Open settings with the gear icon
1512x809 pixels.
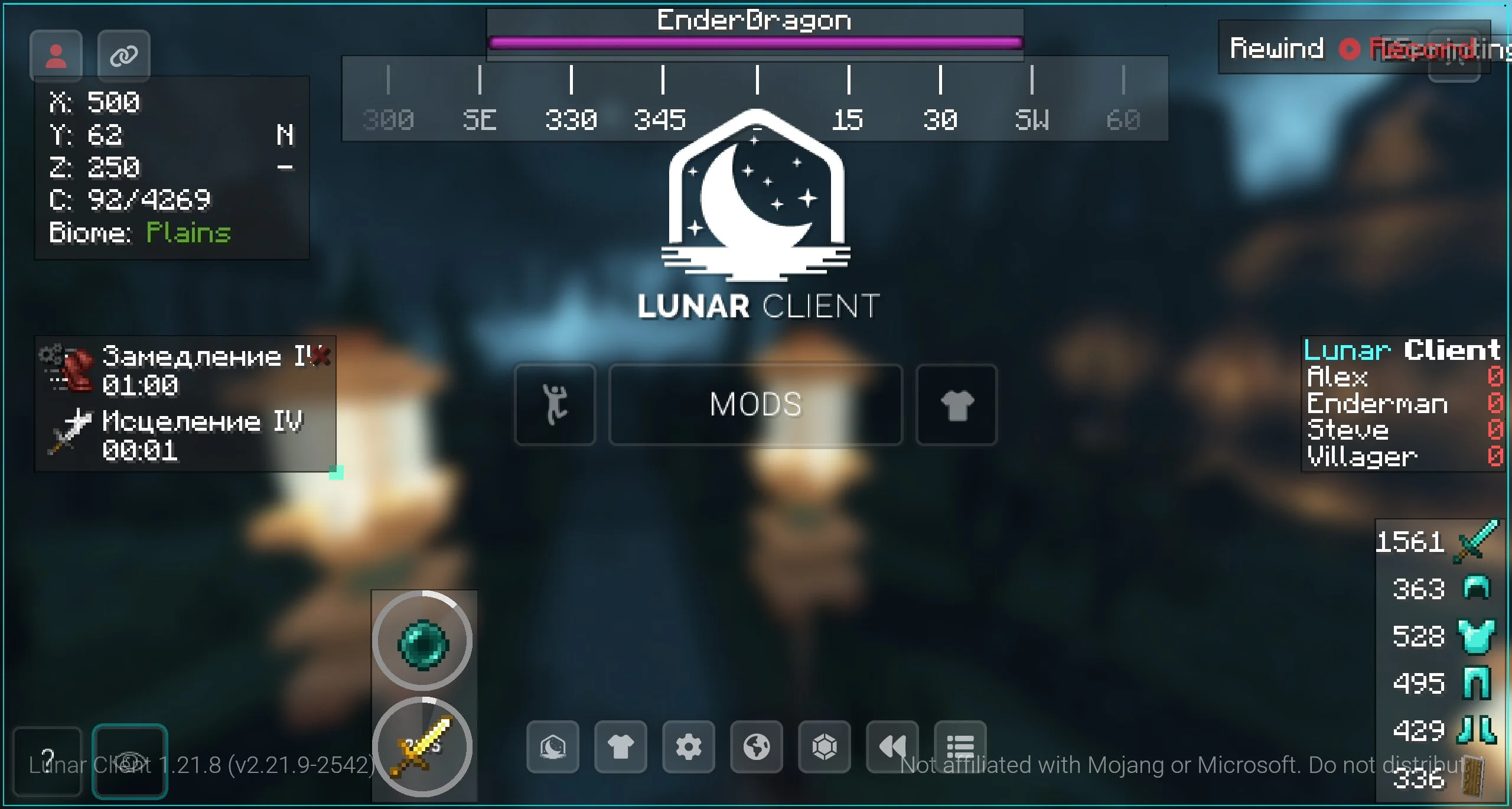click(688, 747)
